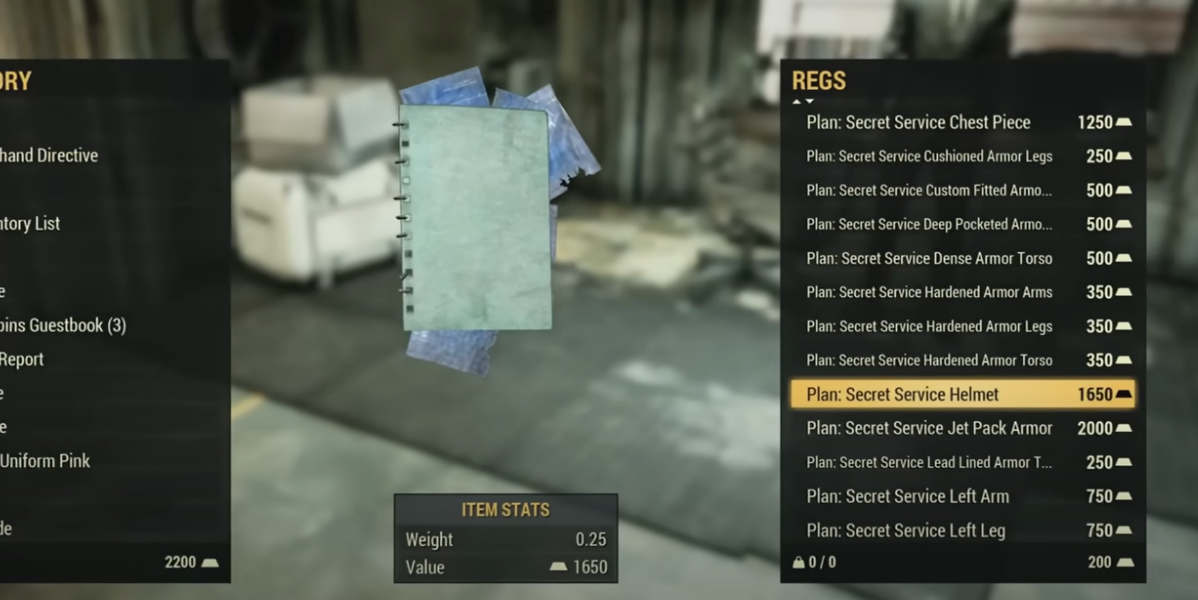Choose the Lead Lined Armor plan row
This screenshot has height=600, width=1198.
coord(929,463)
